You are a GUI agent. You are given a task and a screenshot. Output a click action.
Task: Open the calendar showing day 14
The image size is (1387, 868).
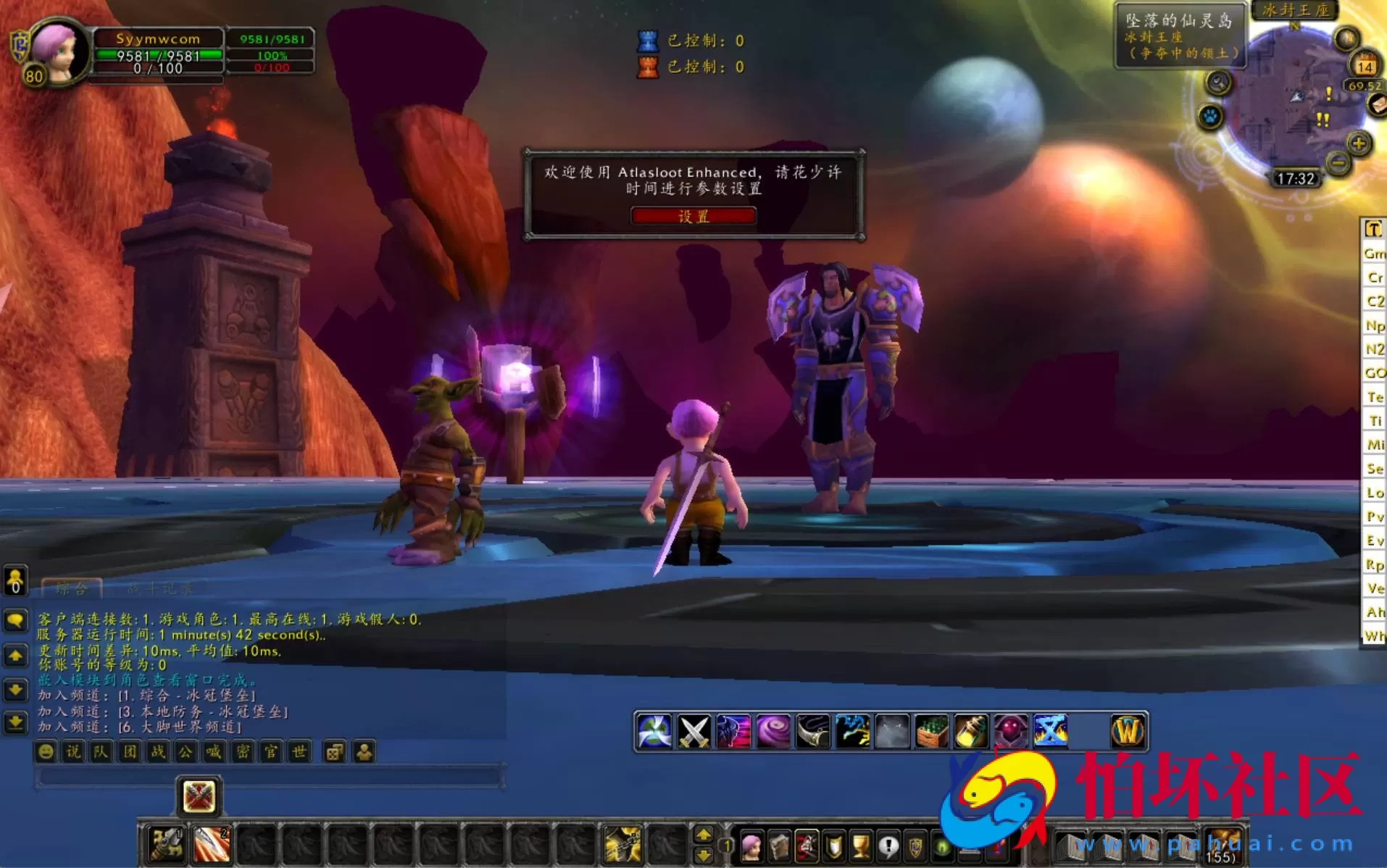[1365, 64]
